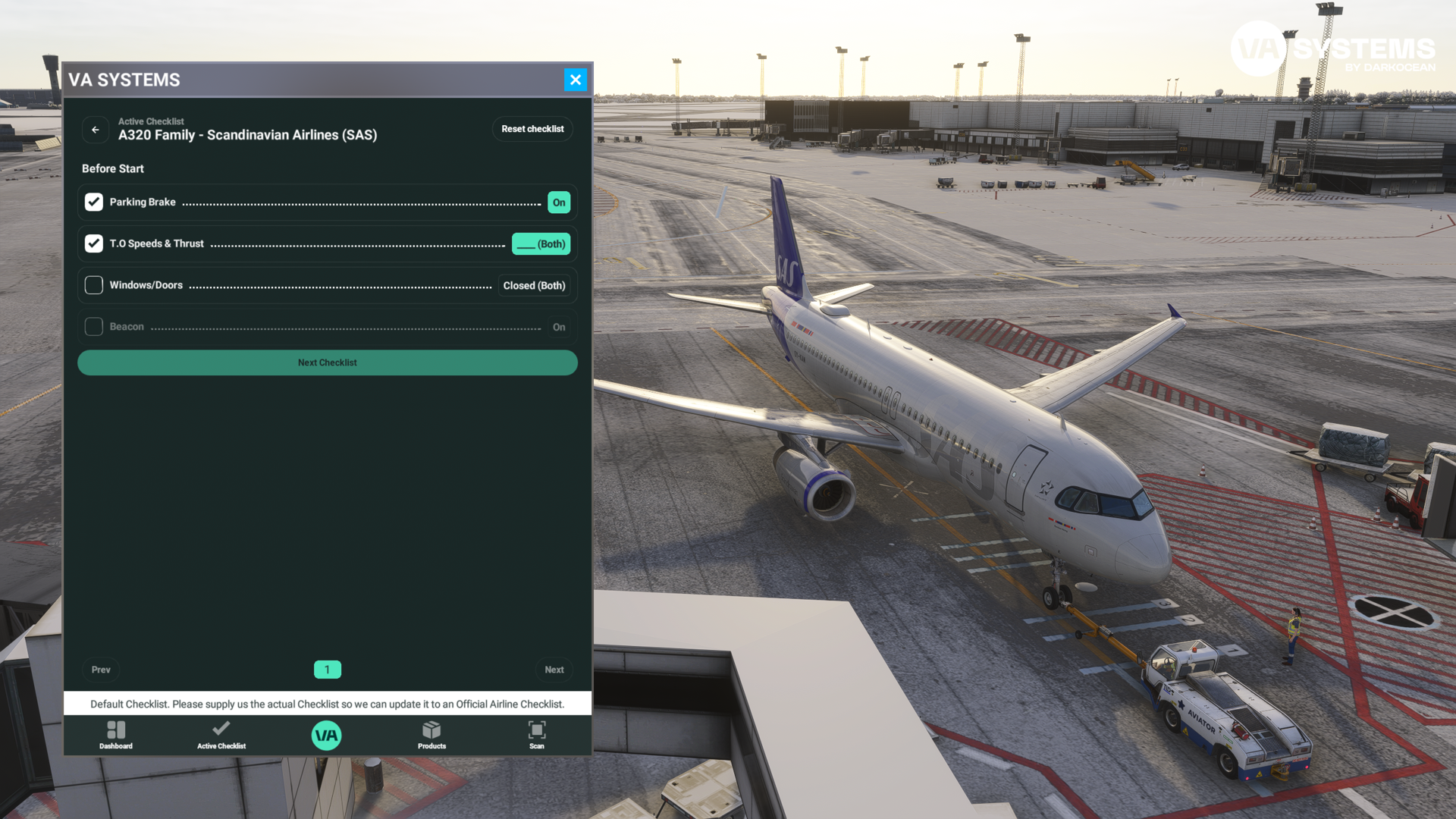Uncheck the T.O Speeds & Thrust checkbox

94,243
